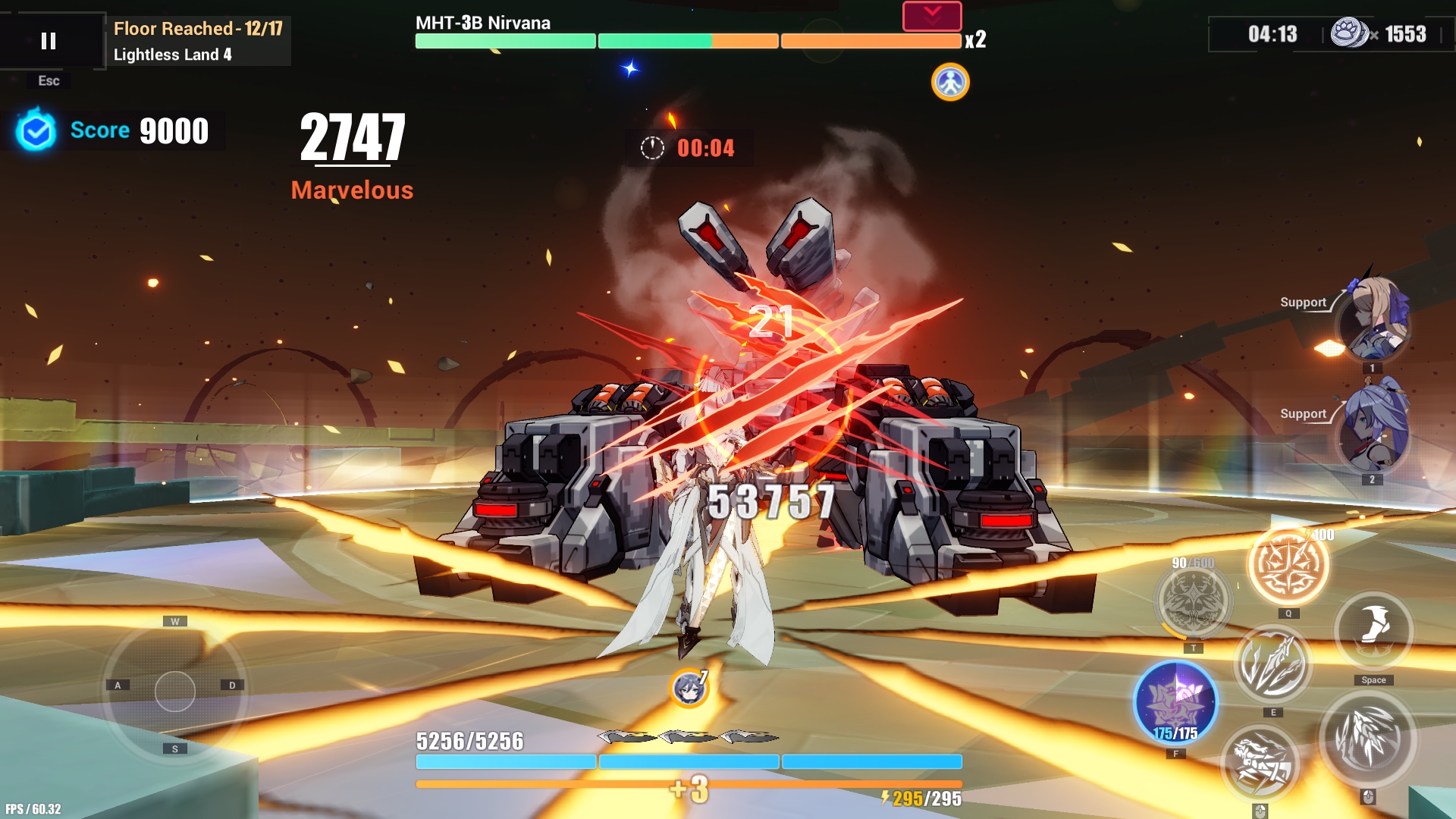
Task: Tap the boot-shaped evade button
Action: point(1373,630)
